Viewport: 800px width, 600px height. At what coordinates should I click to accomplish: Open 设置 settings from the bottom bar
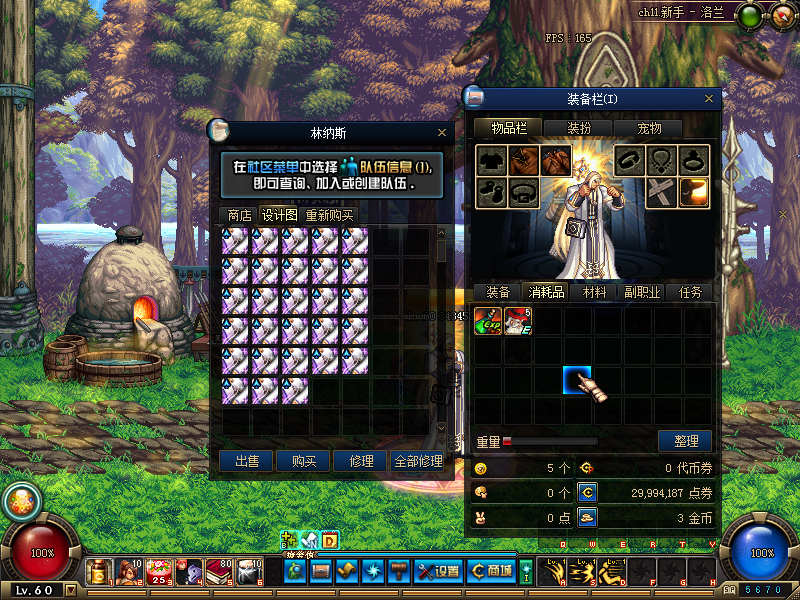coord(439,571)
